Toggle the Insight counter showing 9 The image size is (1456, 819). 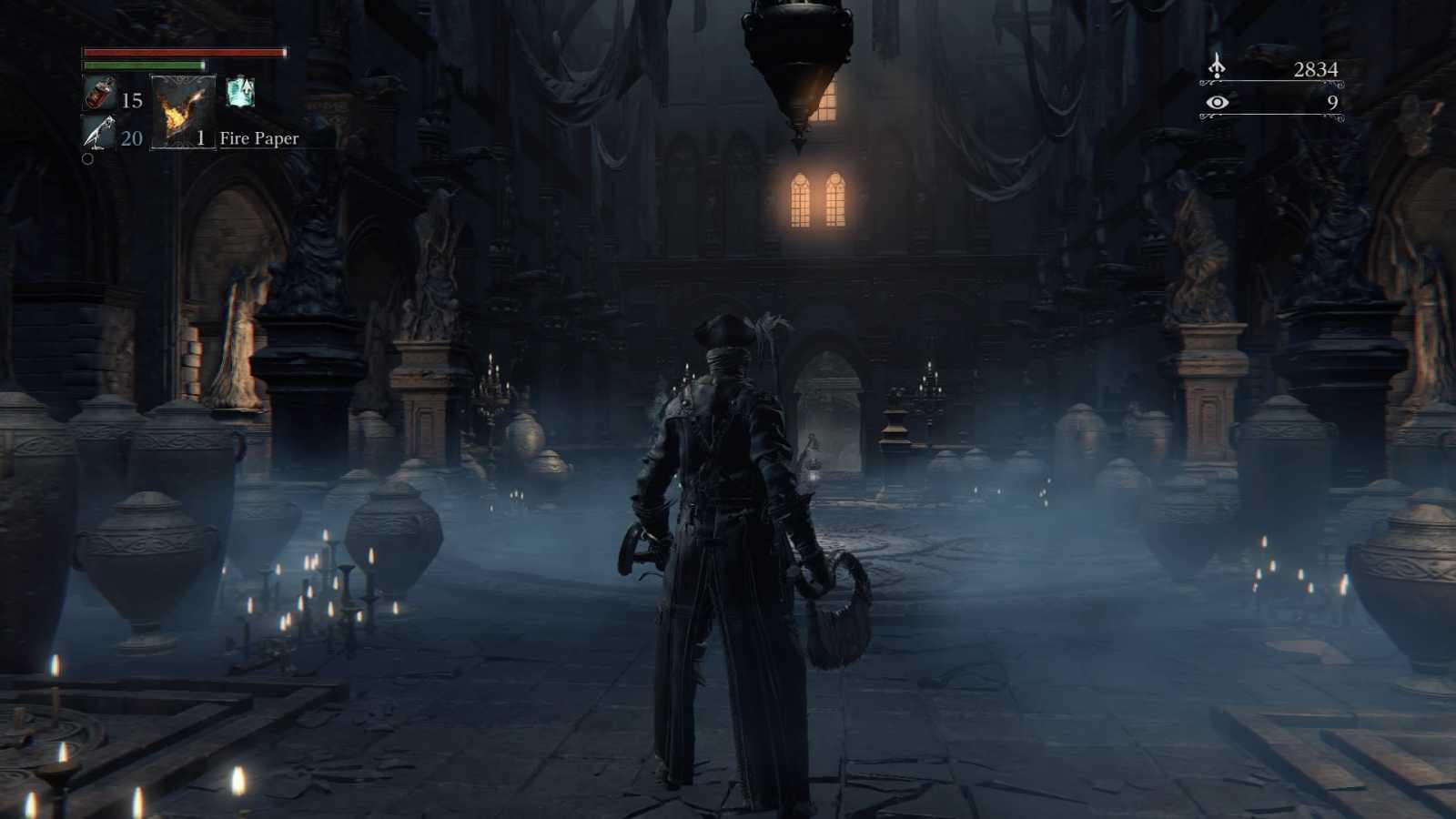click(x=1331, y=104)
